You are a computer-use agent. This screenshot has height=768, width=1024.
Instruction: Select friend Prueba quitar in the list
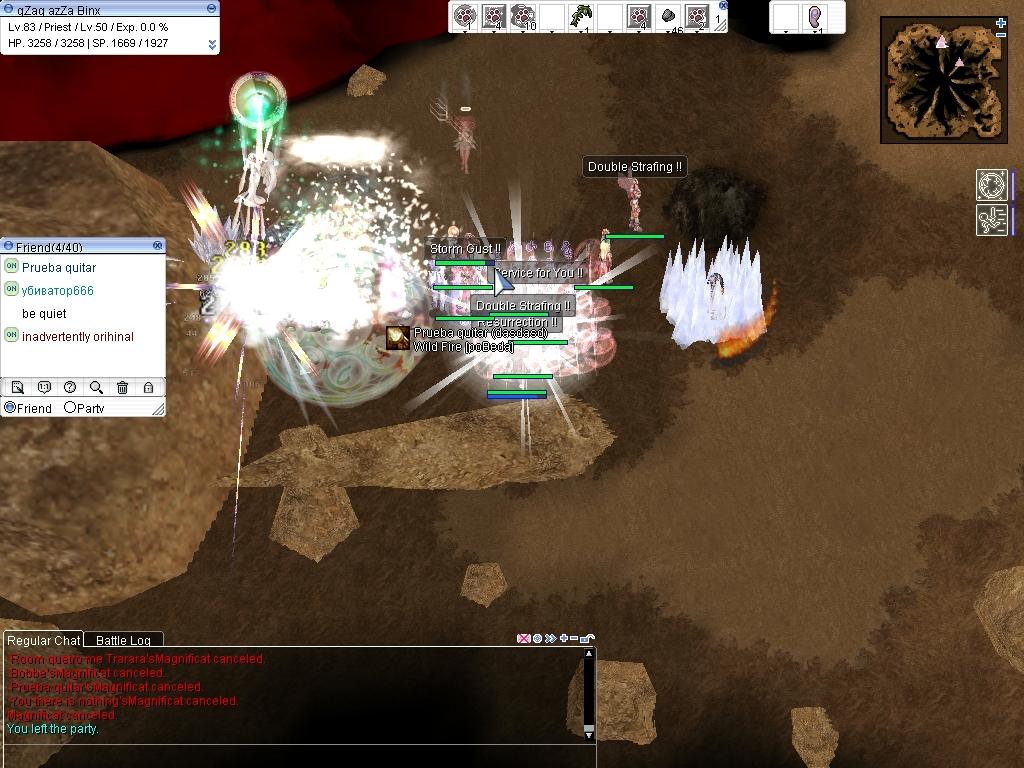point(59,268)
